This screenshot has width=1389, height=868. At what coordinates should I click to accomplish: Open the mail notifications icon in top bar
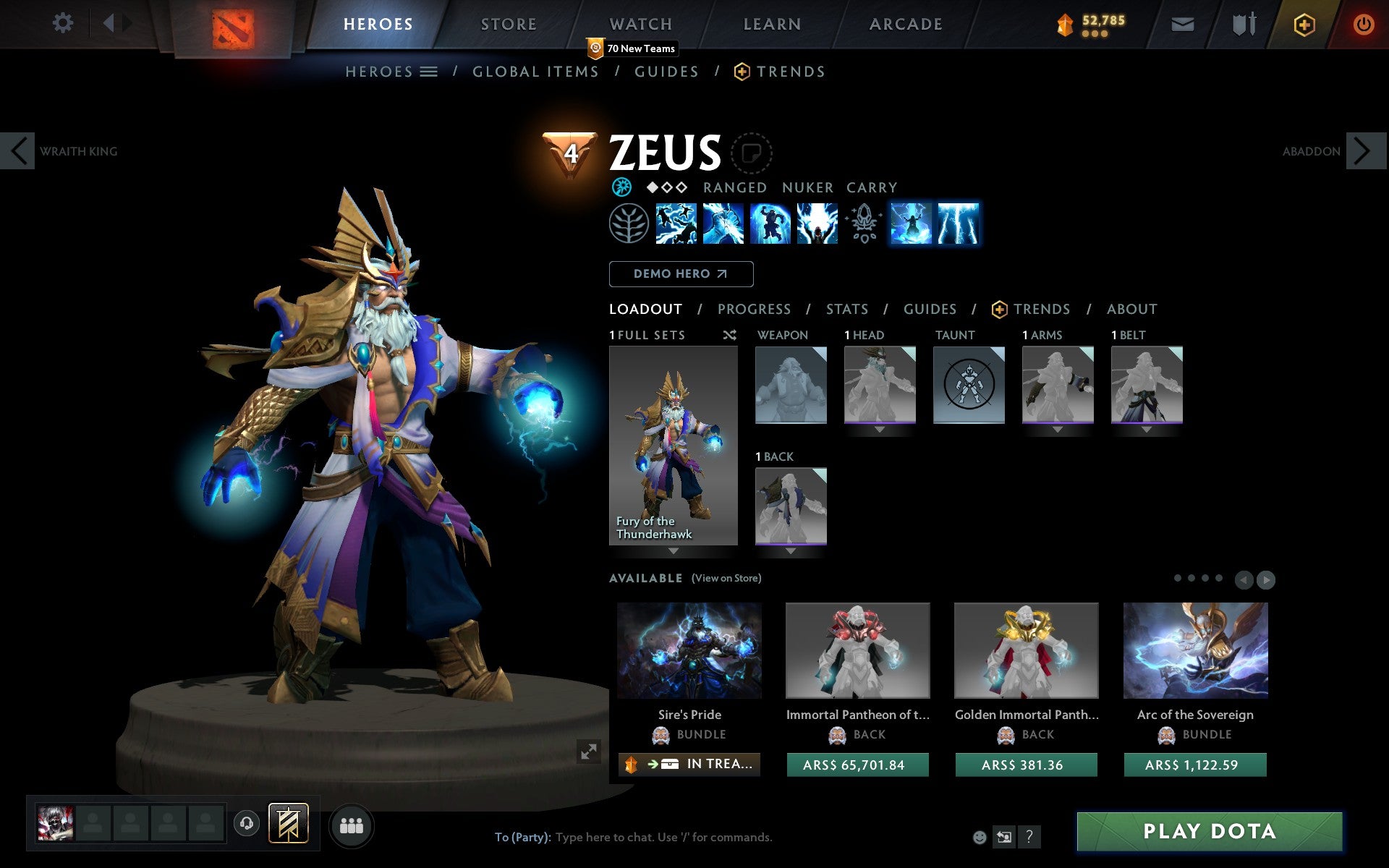tap(1182, 23)
